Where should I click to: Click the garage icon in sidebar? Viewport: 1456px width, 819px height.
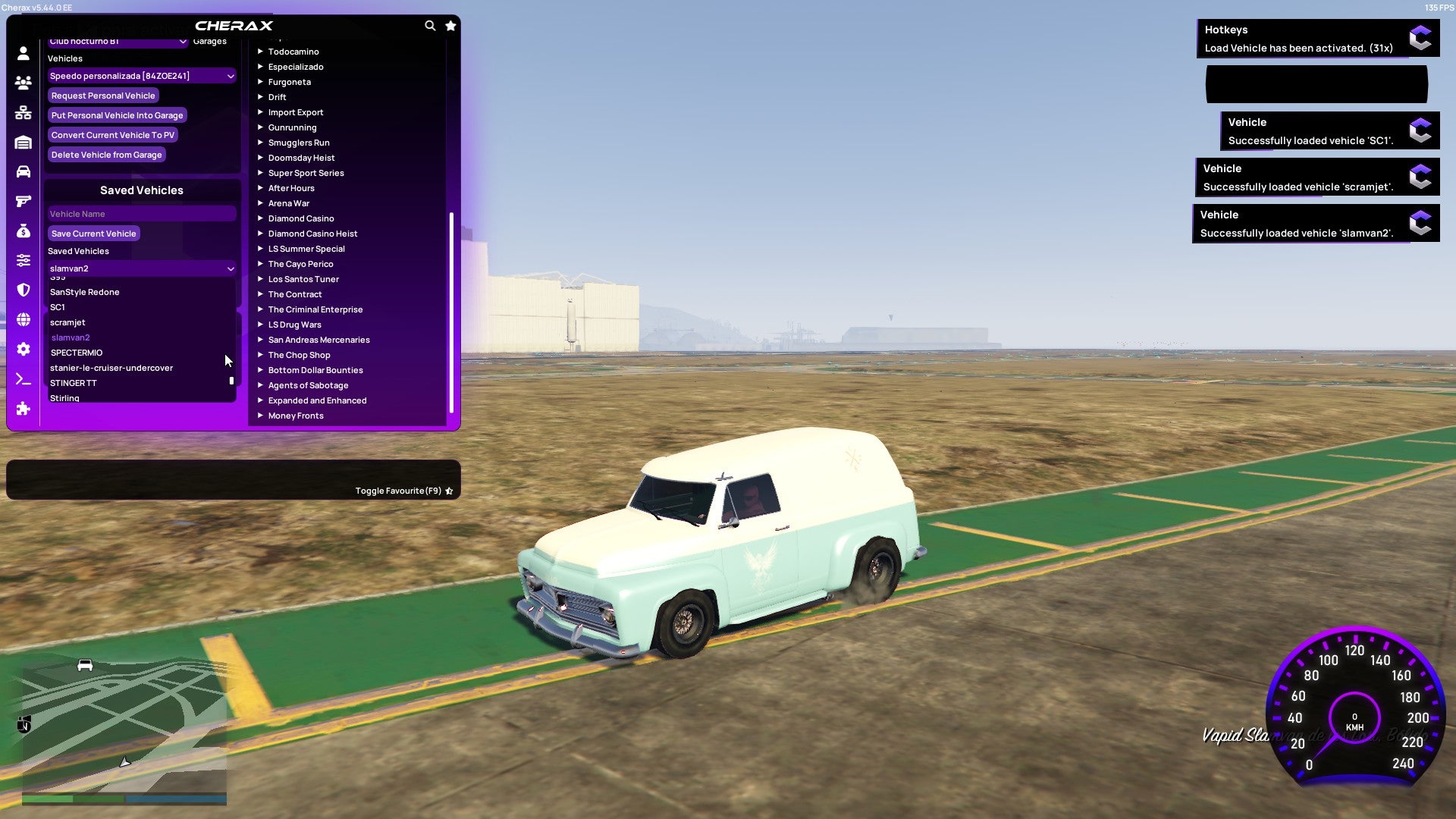tap(23, 143)
